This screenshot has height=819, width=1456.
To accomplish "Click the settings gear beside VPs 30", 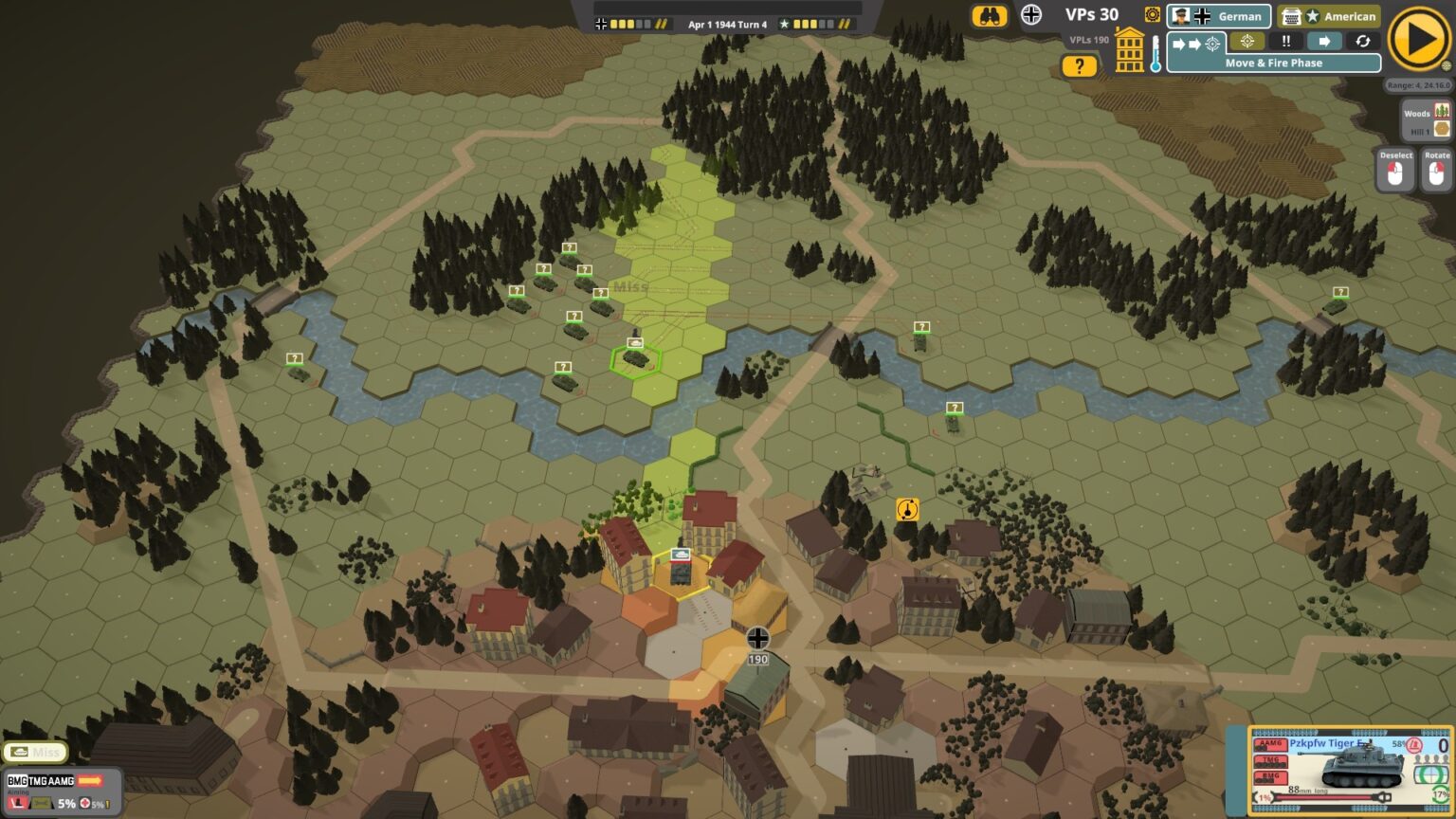I will coord(1153,15).
